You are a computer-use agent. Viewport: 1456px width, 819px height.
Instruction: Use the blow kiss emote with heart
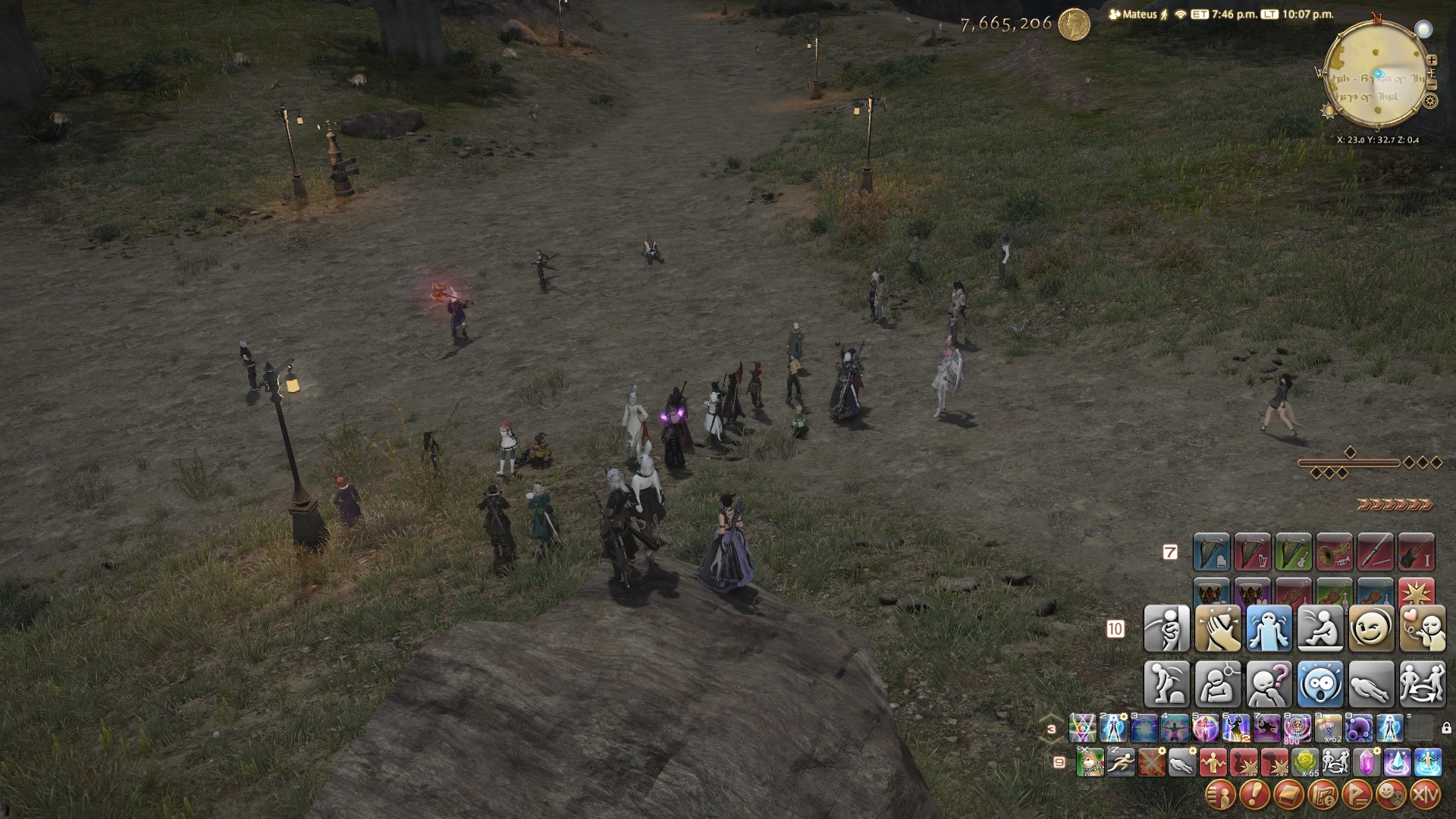click(1422, 629)
